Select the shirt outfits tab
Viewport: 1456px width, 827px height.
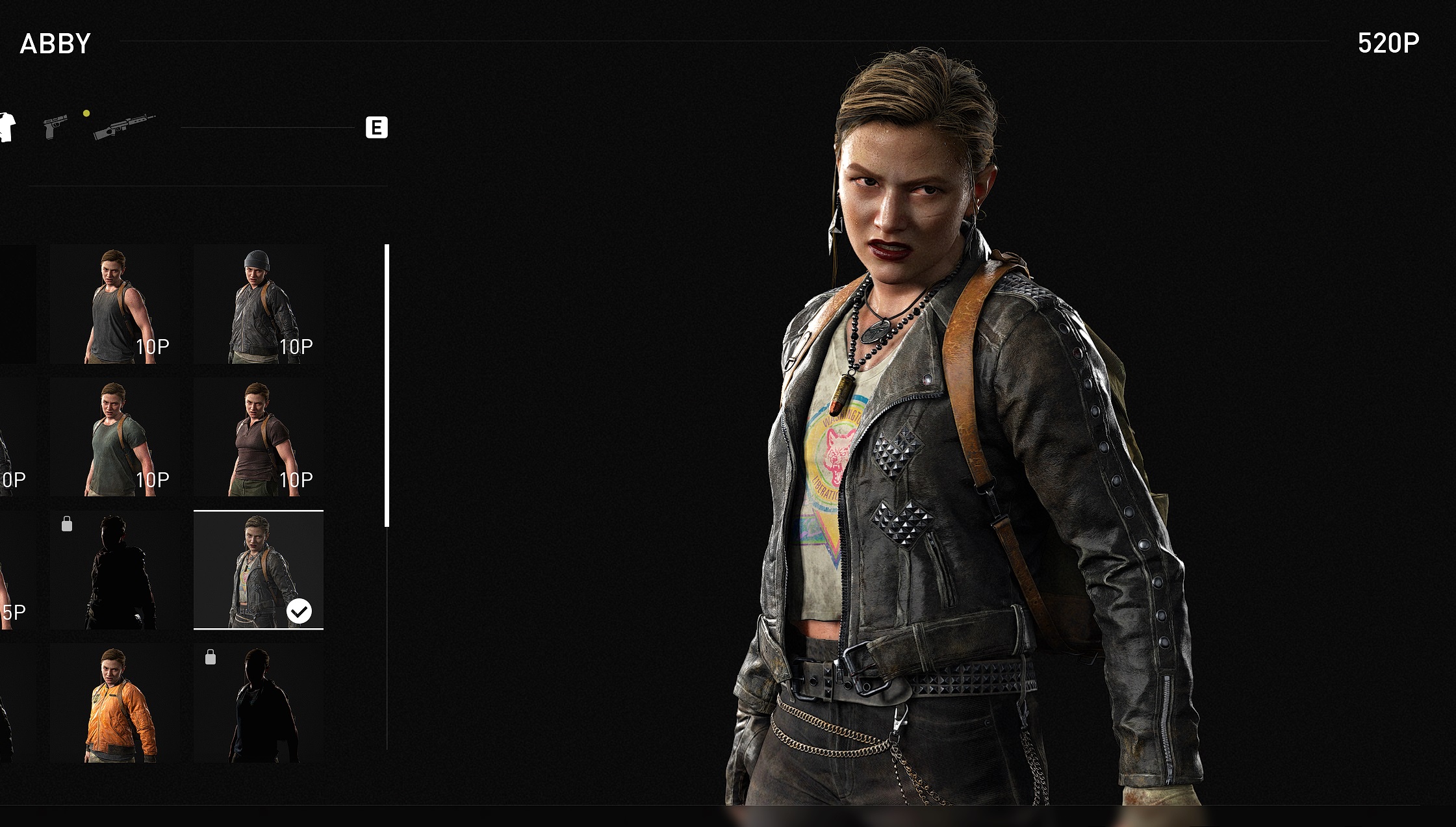[x=6, y=127]
